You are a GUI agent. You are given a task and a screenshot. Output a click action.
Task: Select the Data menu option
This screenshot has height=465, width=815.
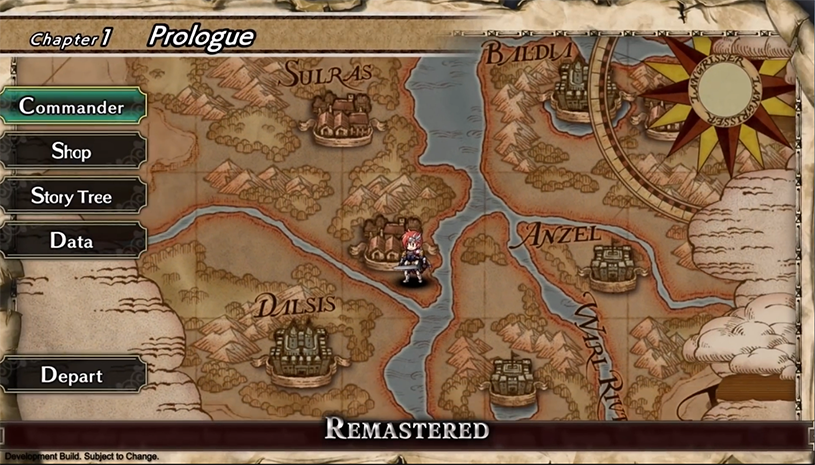[x=72, y=241]
